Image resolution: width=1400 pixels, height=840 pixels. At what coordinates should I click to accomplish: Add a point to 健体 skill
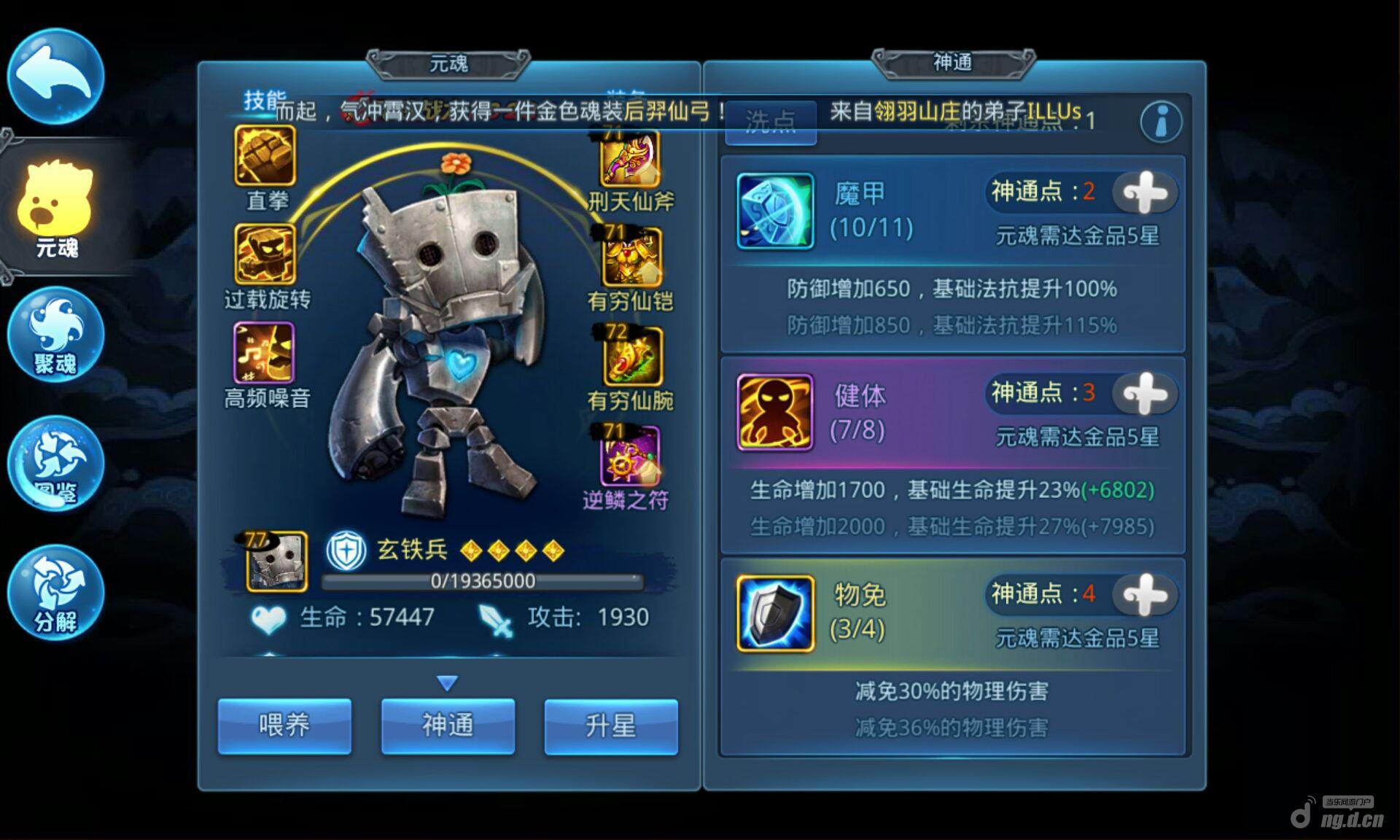click(1145, 394)
